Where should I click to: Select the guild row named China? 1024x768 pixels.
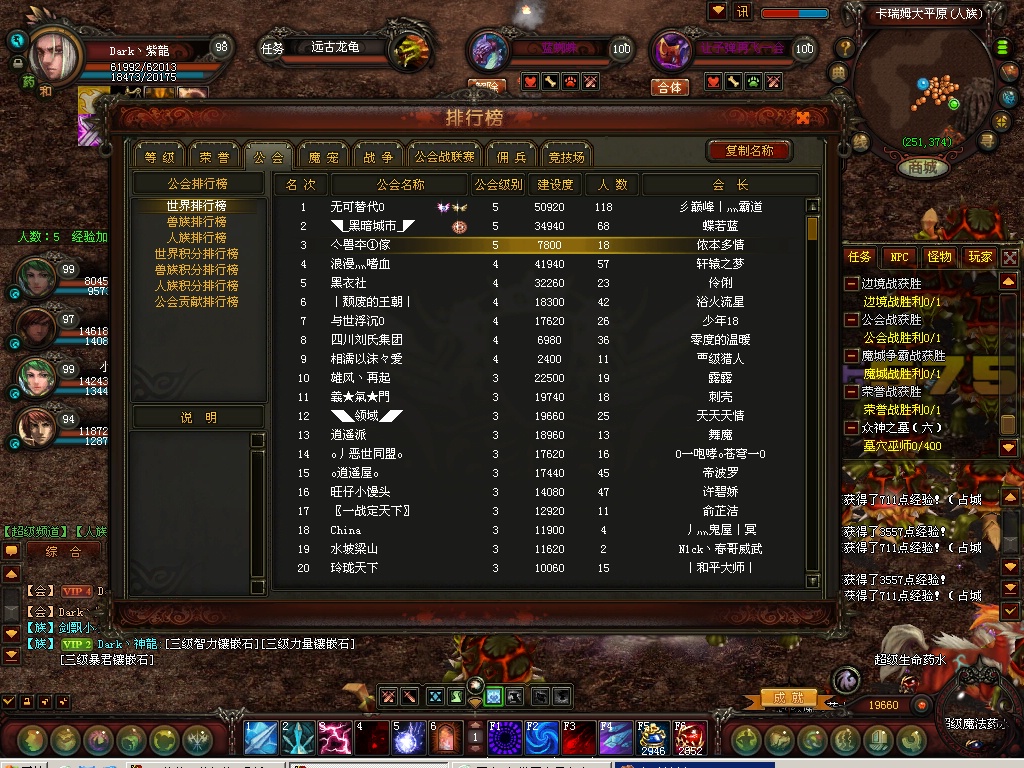point(540,530)
